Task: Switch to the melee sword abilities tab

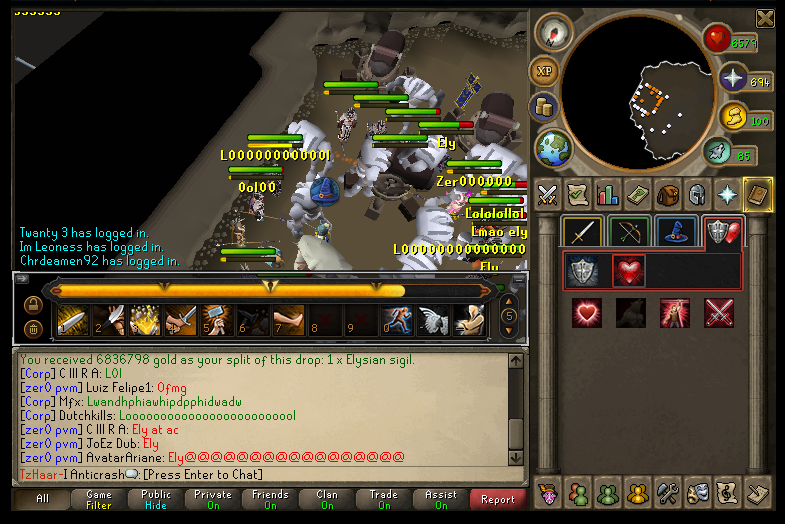Action: (x=582, y=232)
